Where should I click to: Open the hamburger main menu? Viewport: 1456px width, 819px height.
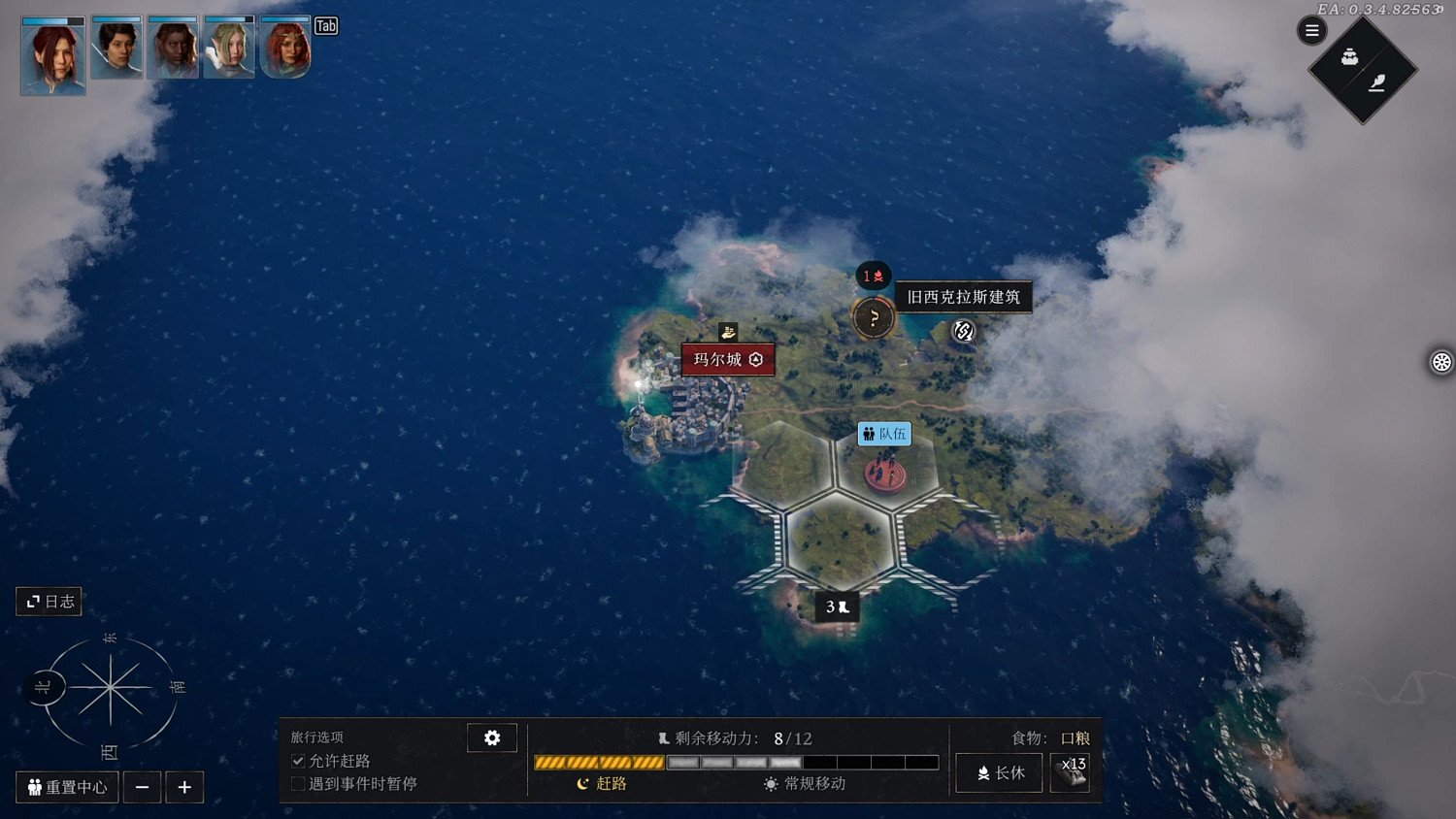click(x=1311, y=30)
